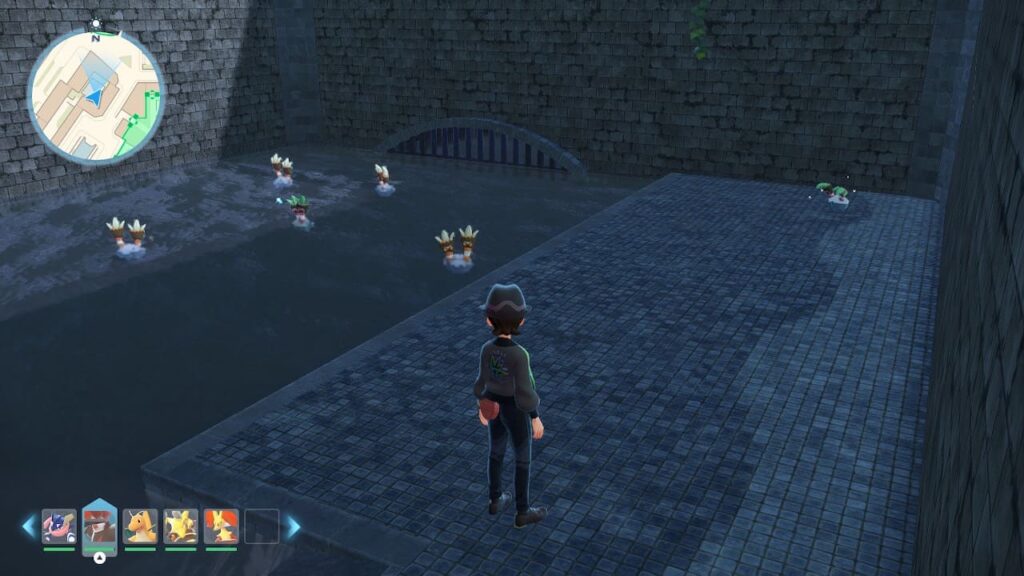Switch to Dragonite in the party
The width and height of the screenshot is (1024, 576).
pyautogui.click(x=140, y=526)
